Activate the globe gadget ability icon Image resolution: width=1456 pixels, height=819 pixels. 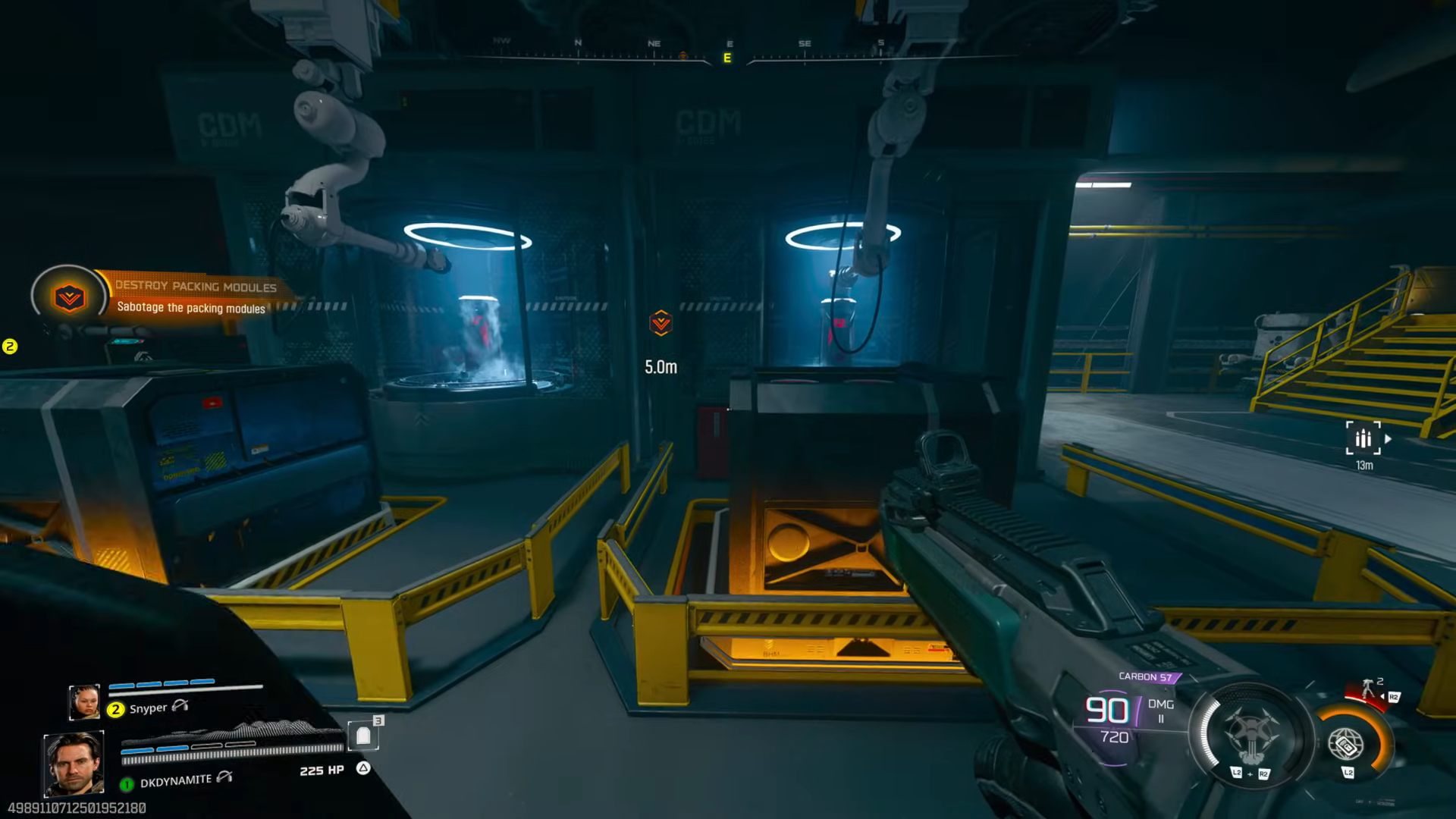(x=1346, y=745)
